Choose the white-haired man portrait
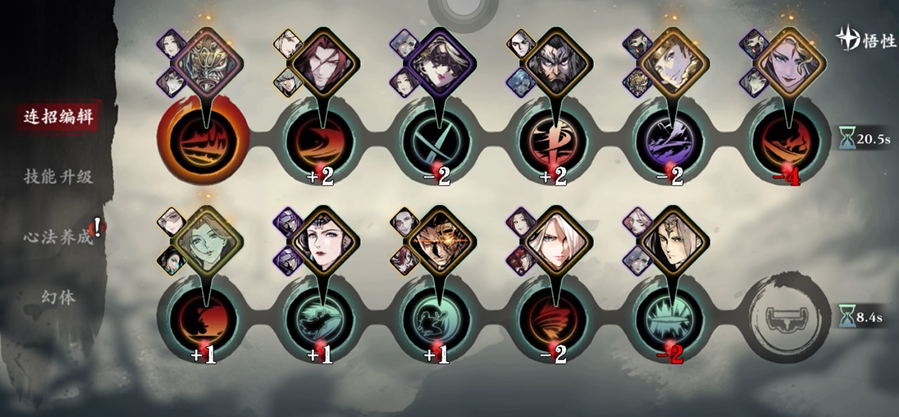Viewport: 899px width, 417px height. pyautogui.click(x=551, y=238)
